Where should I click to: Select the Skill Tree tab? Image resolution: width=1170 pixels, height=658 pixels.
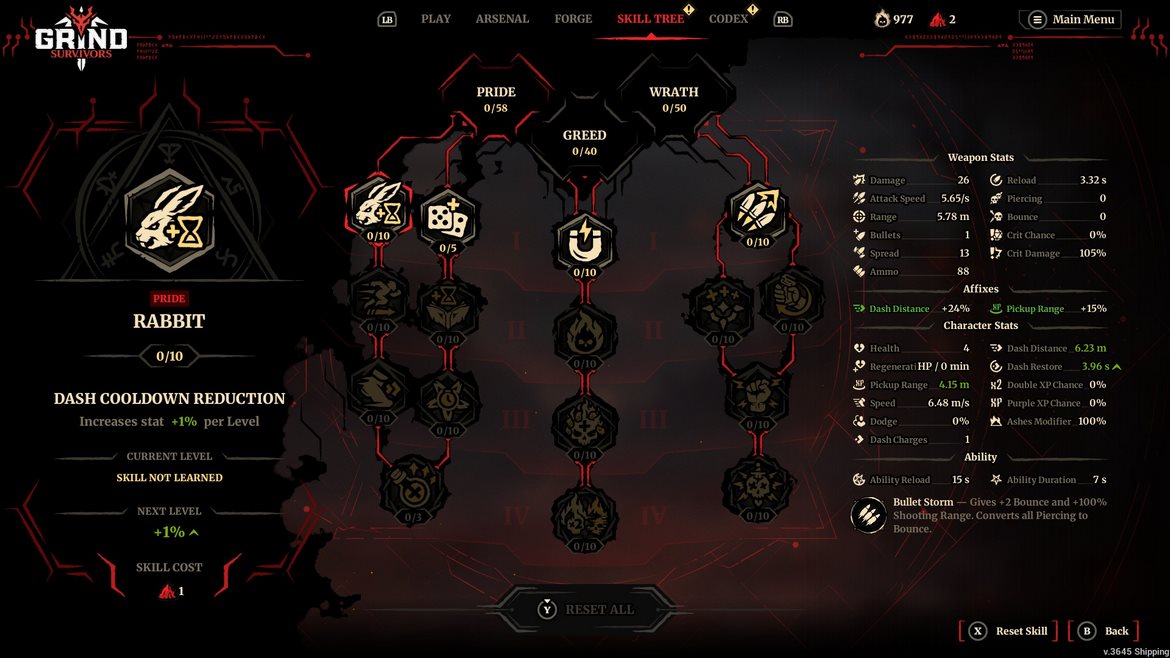coord(650,19)
